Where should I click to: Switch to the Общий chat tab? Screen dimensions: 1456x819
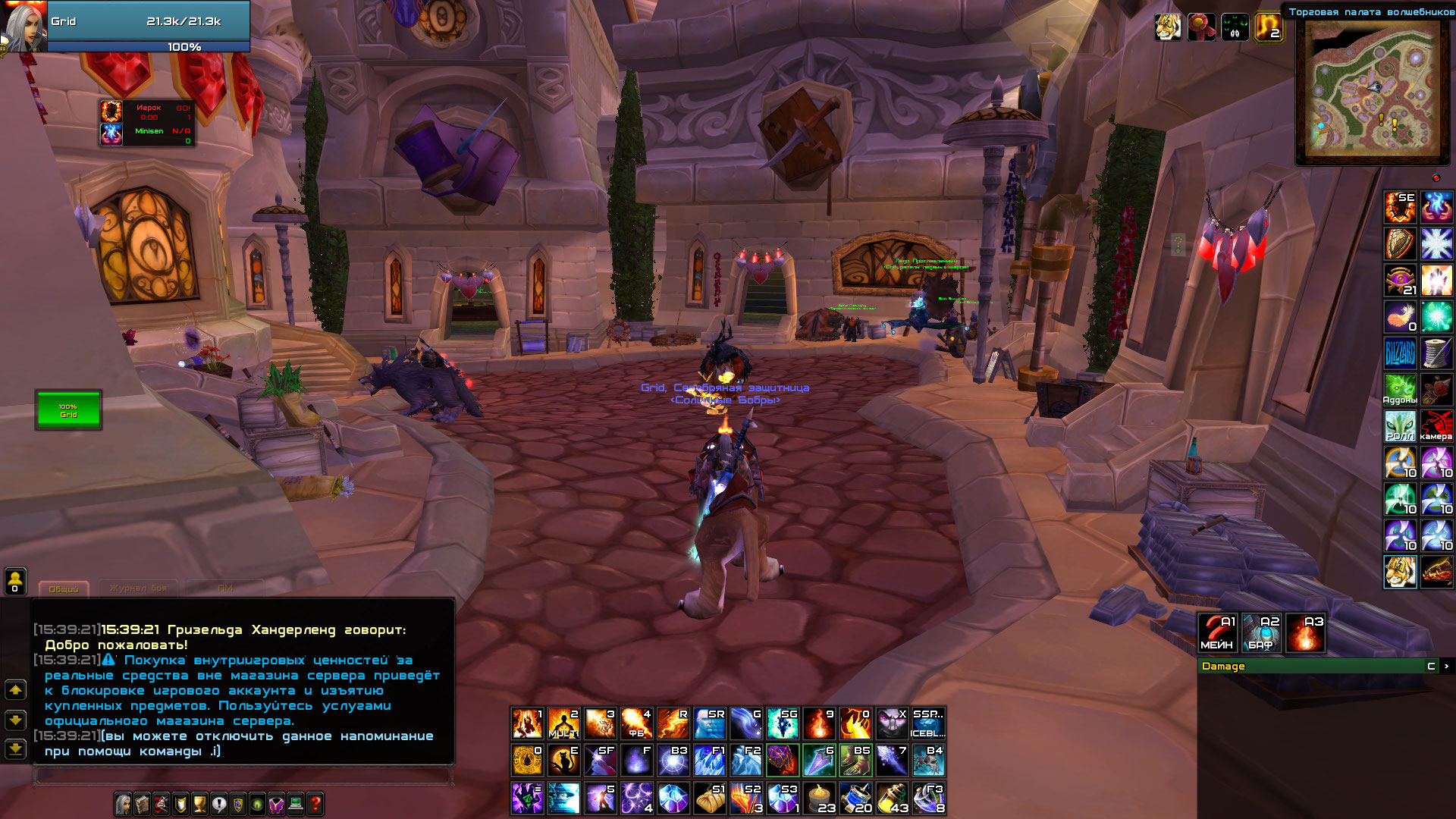tap(64, 588)
